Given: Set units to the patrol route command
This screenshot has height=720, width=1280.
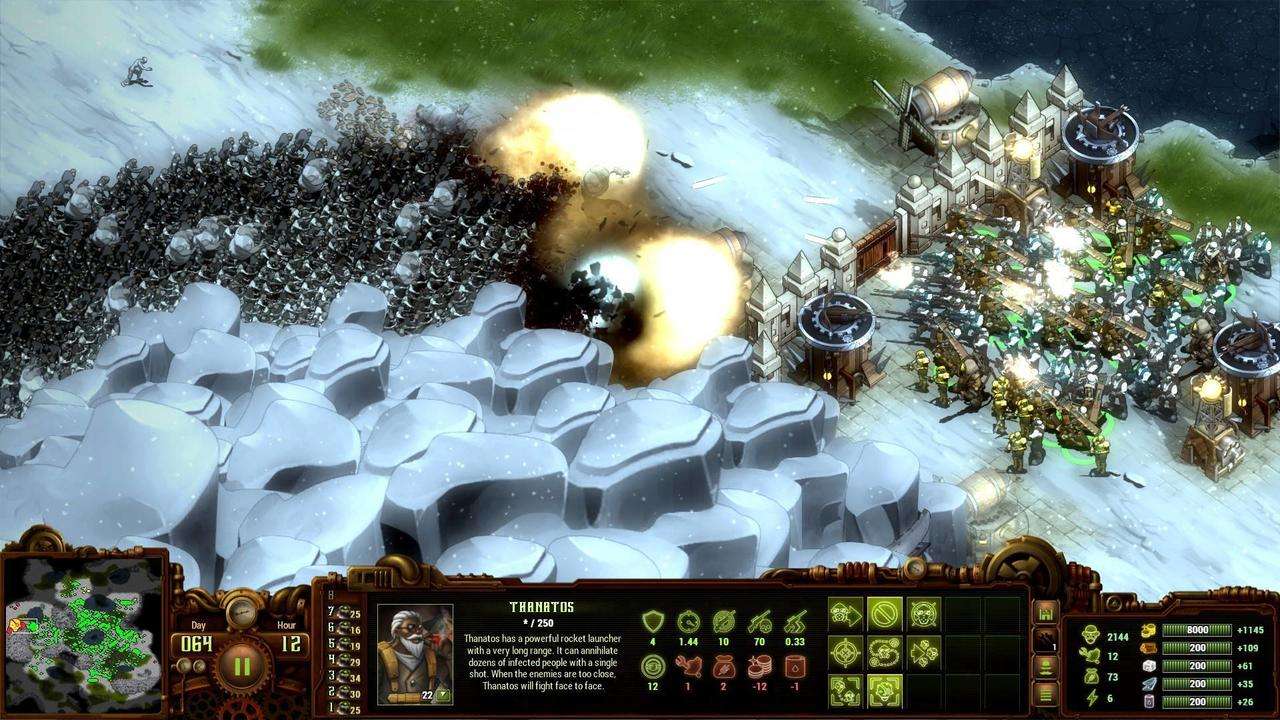Looking at the screenshot, I should [885, 652].
